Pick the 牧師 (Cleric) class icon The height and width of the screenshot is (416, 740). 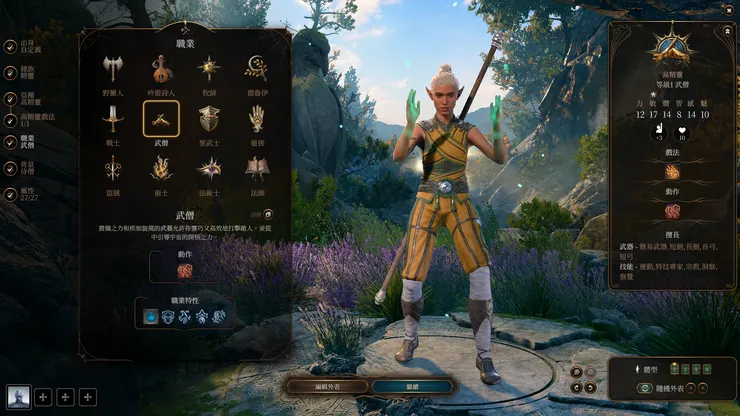[208, 68]
